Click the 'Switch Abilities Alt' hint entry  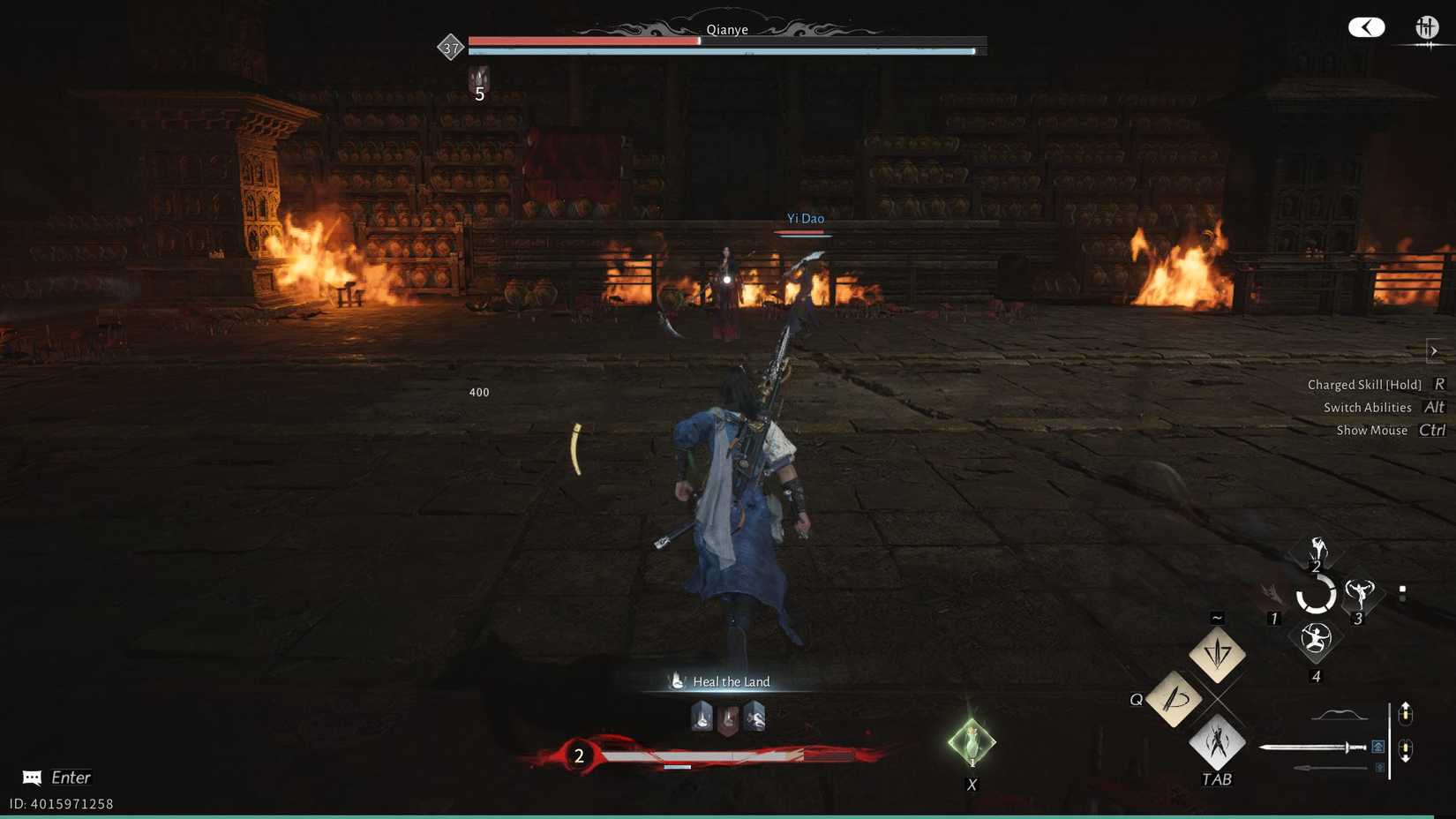pos(1382,407)
